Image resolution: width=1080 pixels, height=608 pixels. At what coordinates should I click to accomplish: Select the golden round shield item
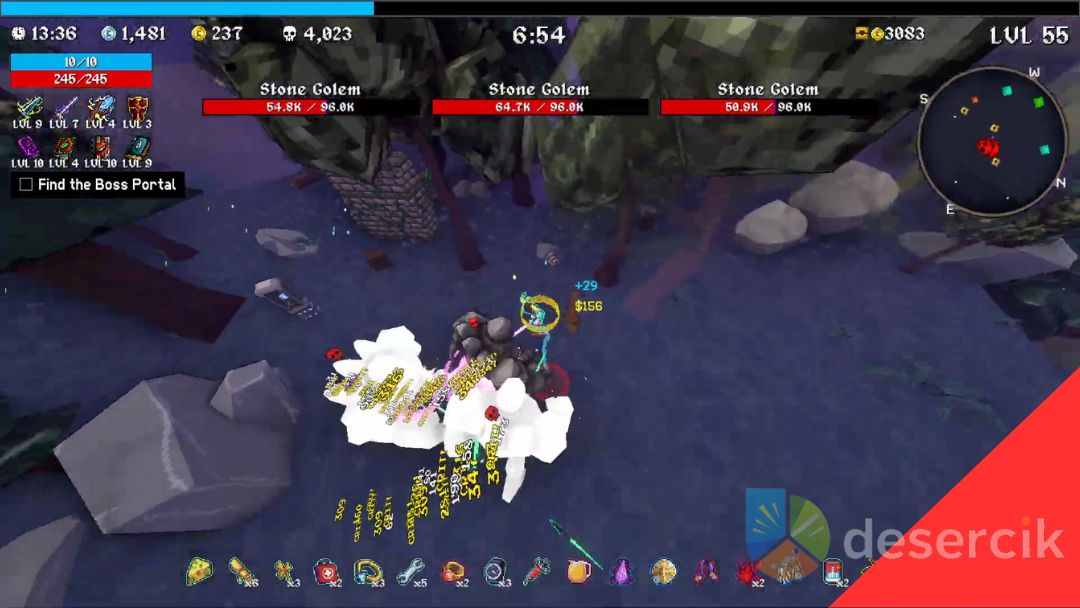tap(663, 571)
